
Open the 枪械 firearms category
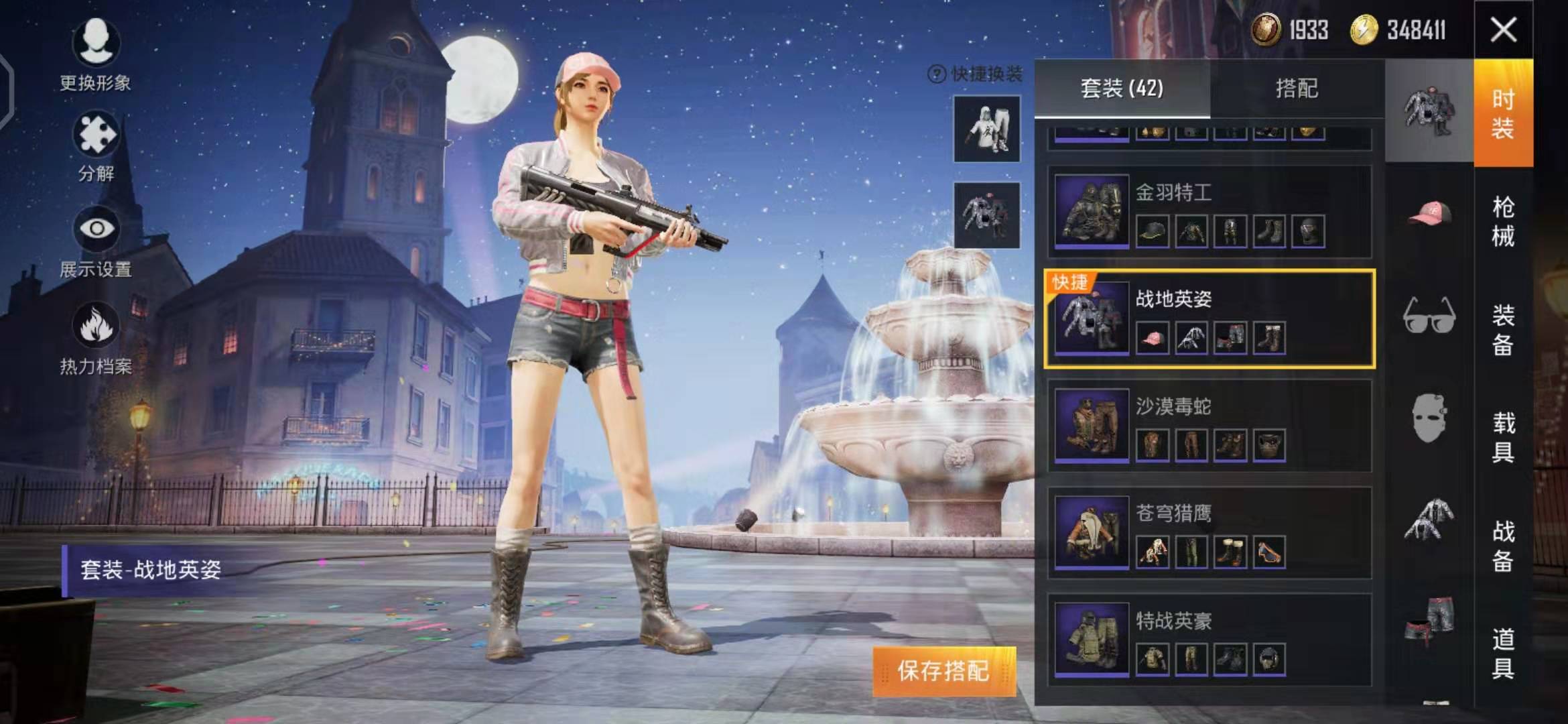click(x=1503, y=221)
